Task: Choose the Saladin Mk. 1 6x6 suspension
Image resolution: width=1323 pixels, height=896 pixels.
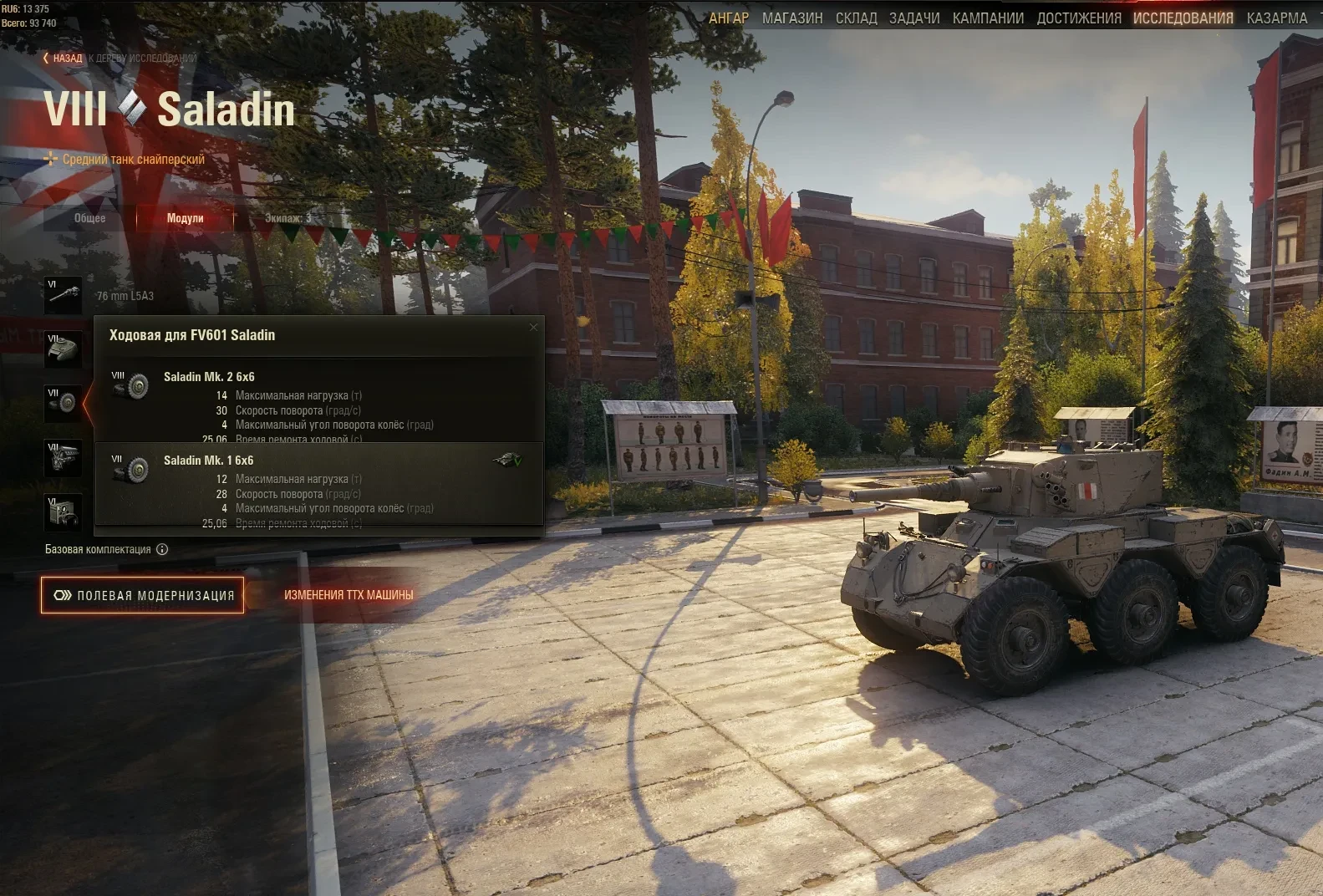Action: point(318,485)
